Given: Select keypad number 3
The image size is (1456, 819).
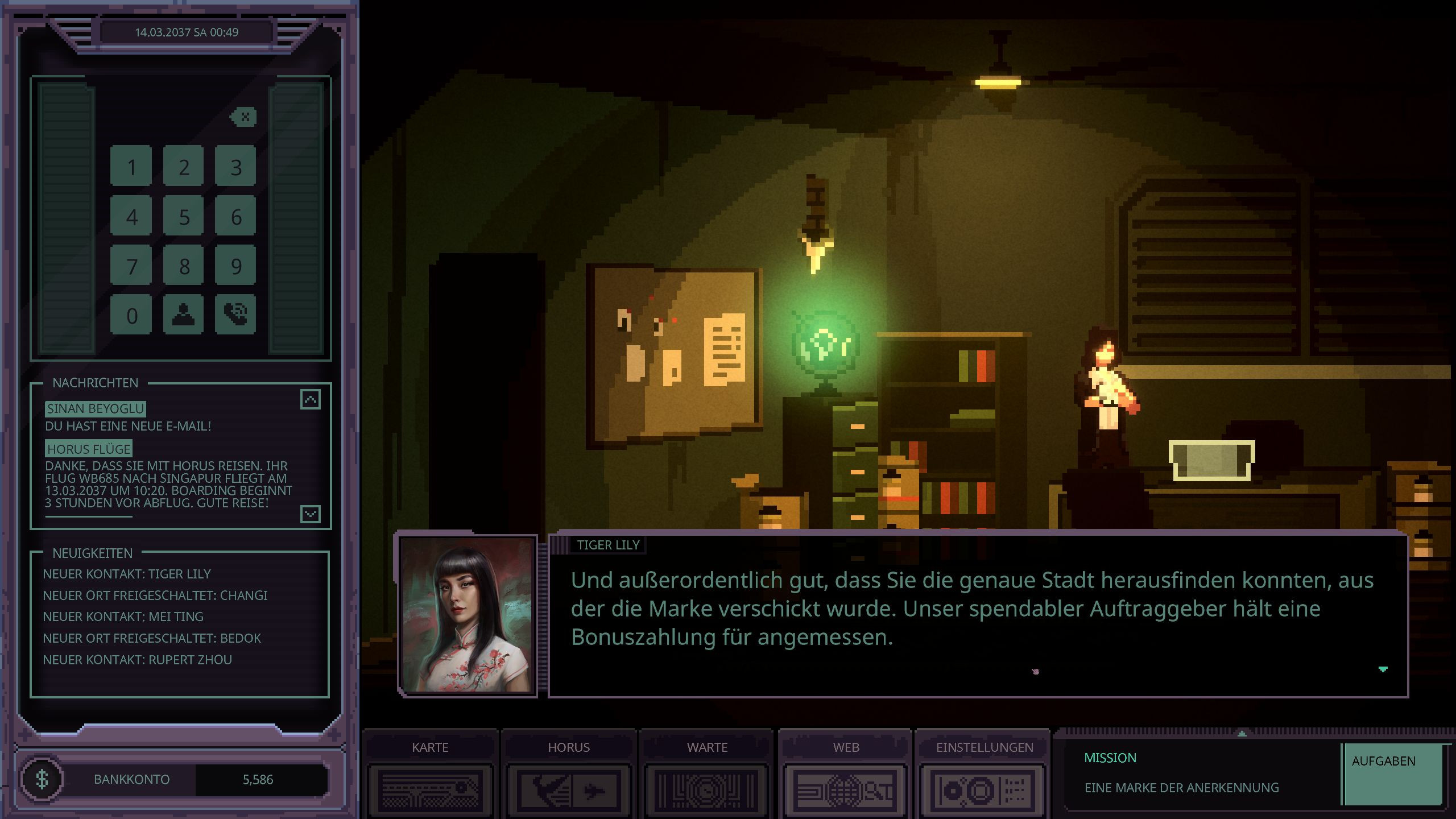Looking at the screenshot, I should tap(236, 167).
